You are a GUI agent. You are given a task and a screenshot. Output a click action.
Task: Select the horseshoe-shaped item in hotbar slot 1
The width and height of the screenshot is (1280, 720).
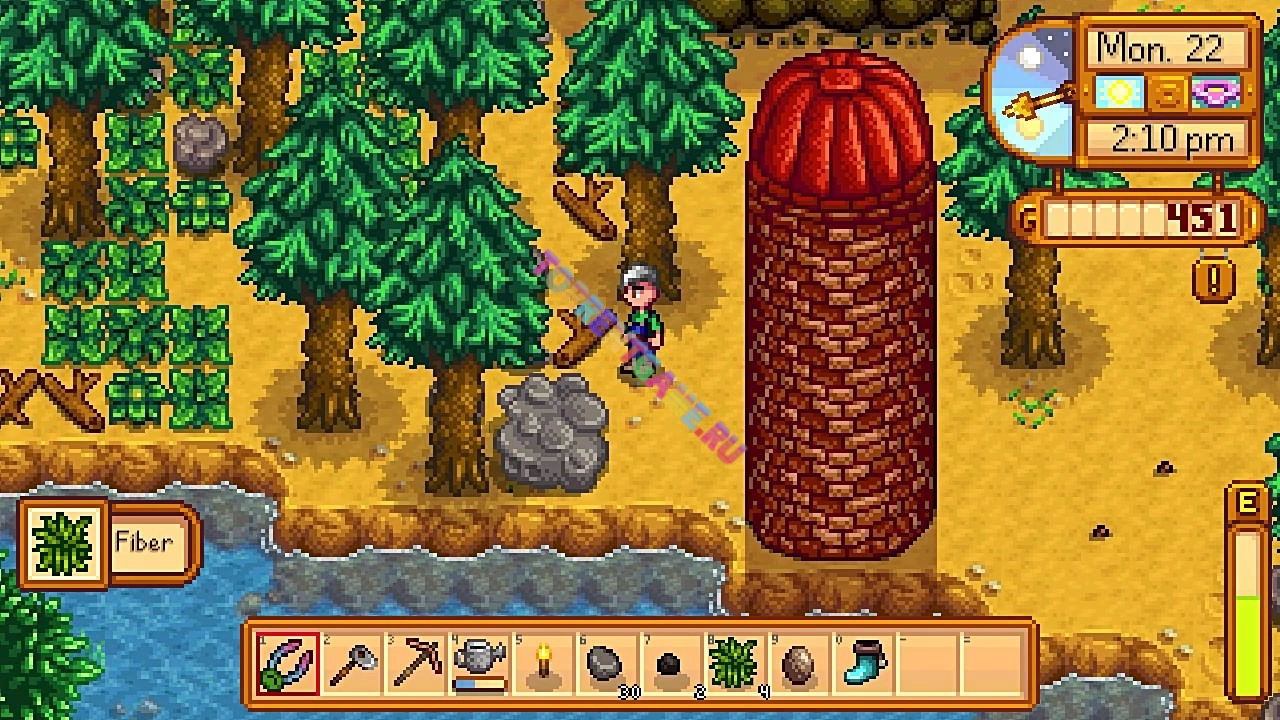pos(289,663)
